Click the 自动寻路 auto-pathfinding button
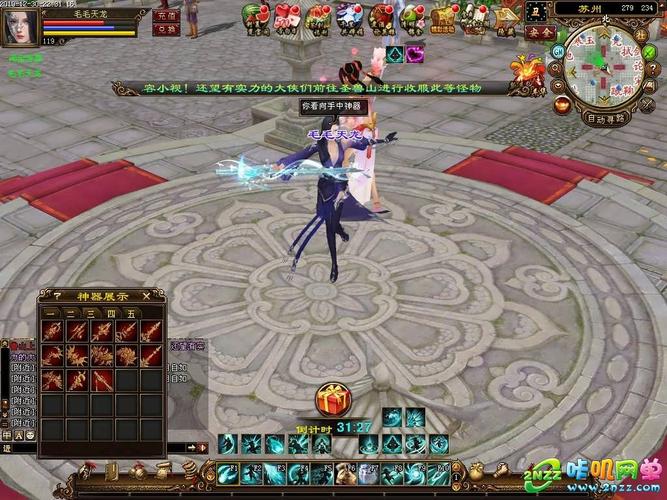 (x=606, y=117)
